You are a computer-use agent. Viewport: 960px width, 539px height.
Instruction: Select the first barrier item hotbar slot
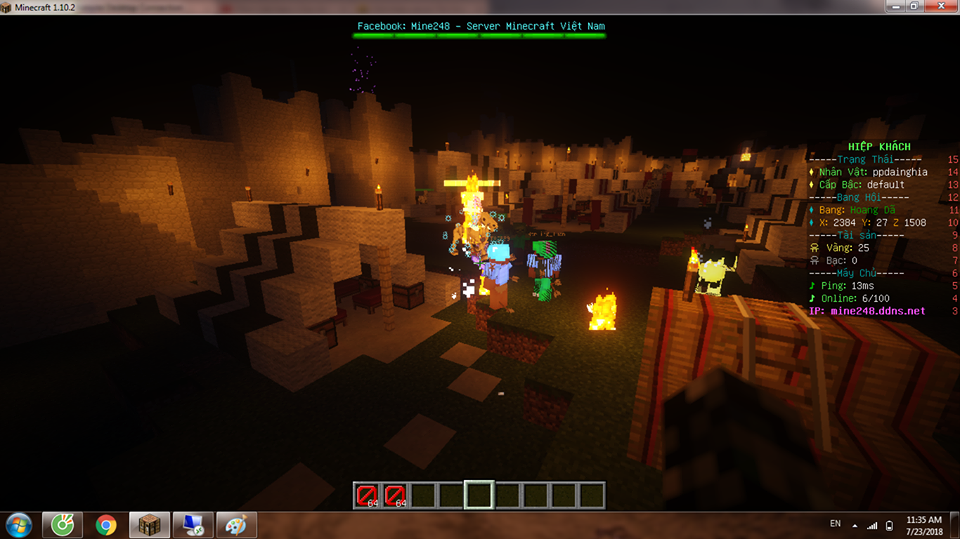[x=368, y=494]
